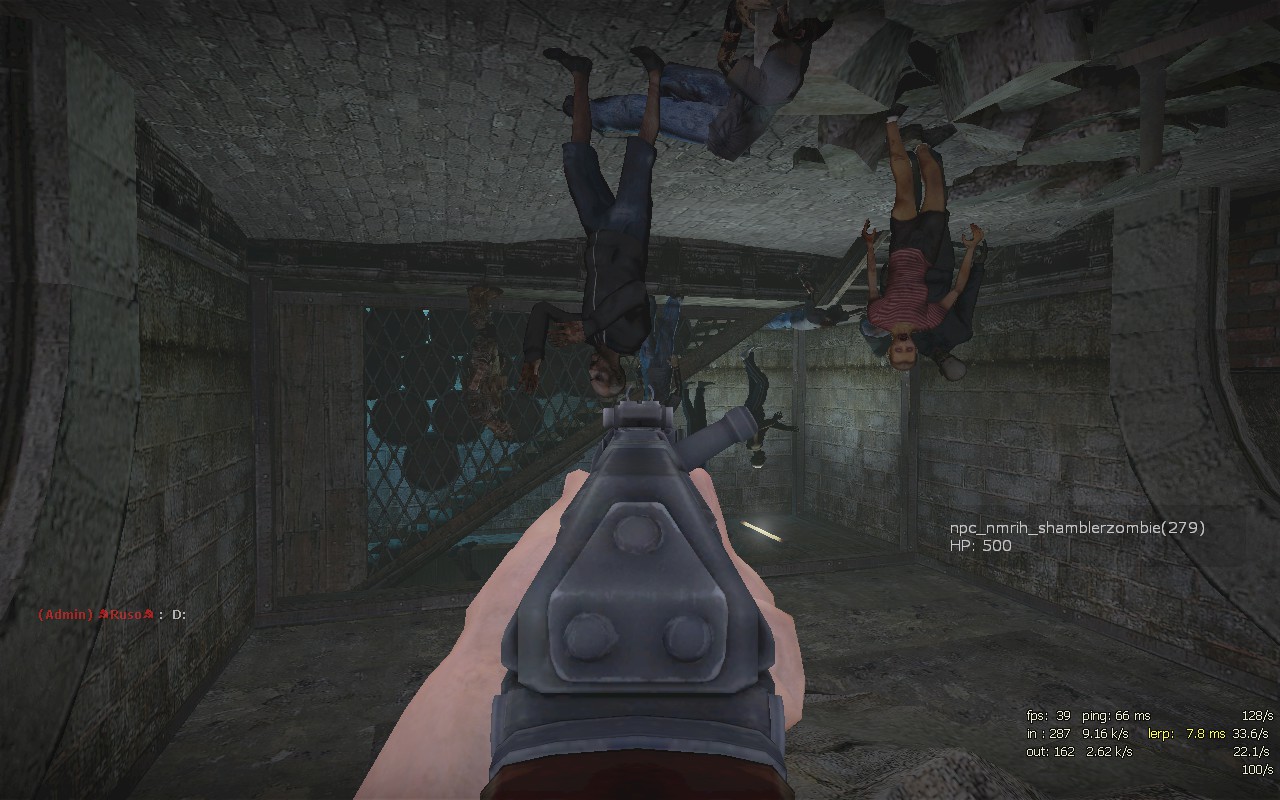Click the ping: 66 ms stat

[1116, 715]
